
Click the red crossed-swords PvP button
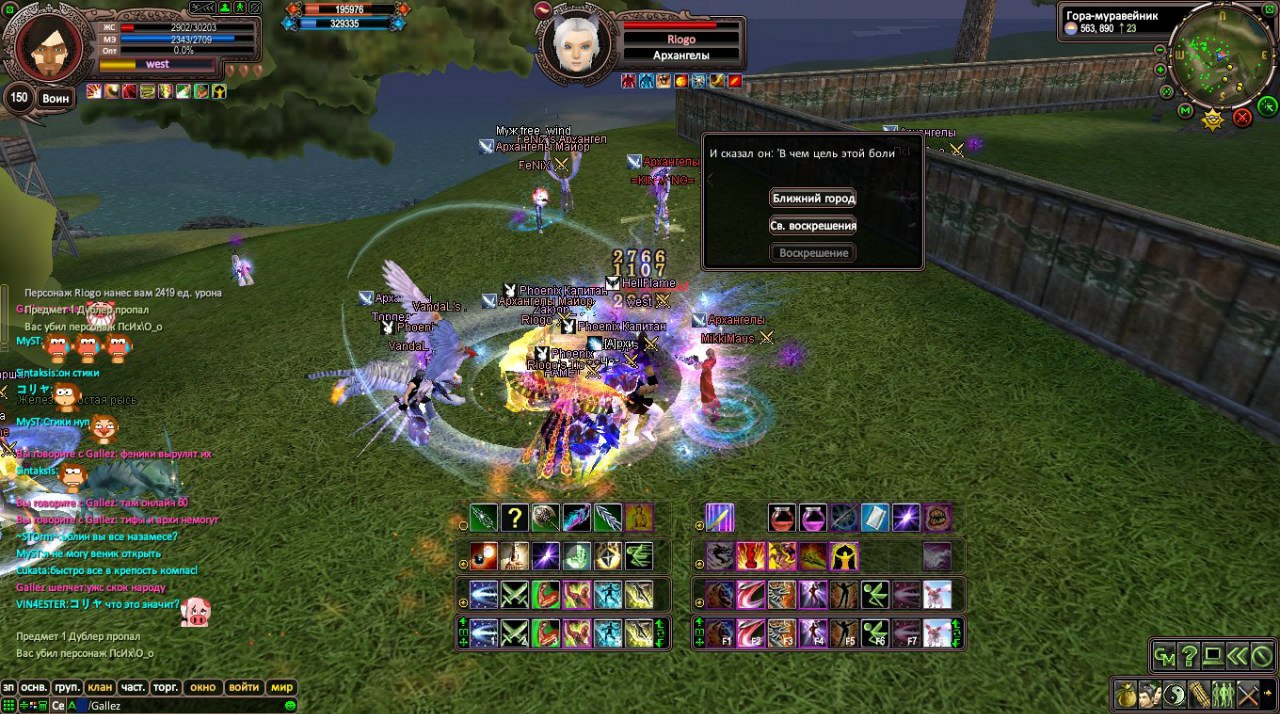pyautogui.click(x=1243, y=118)
